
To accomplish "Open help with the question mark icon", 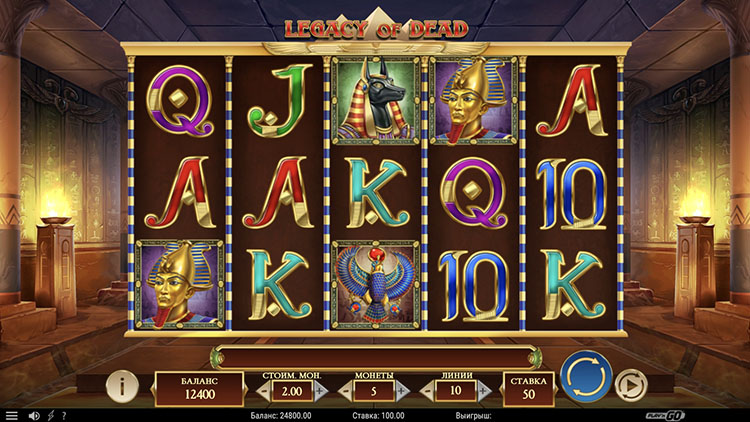I will (64, 415).
